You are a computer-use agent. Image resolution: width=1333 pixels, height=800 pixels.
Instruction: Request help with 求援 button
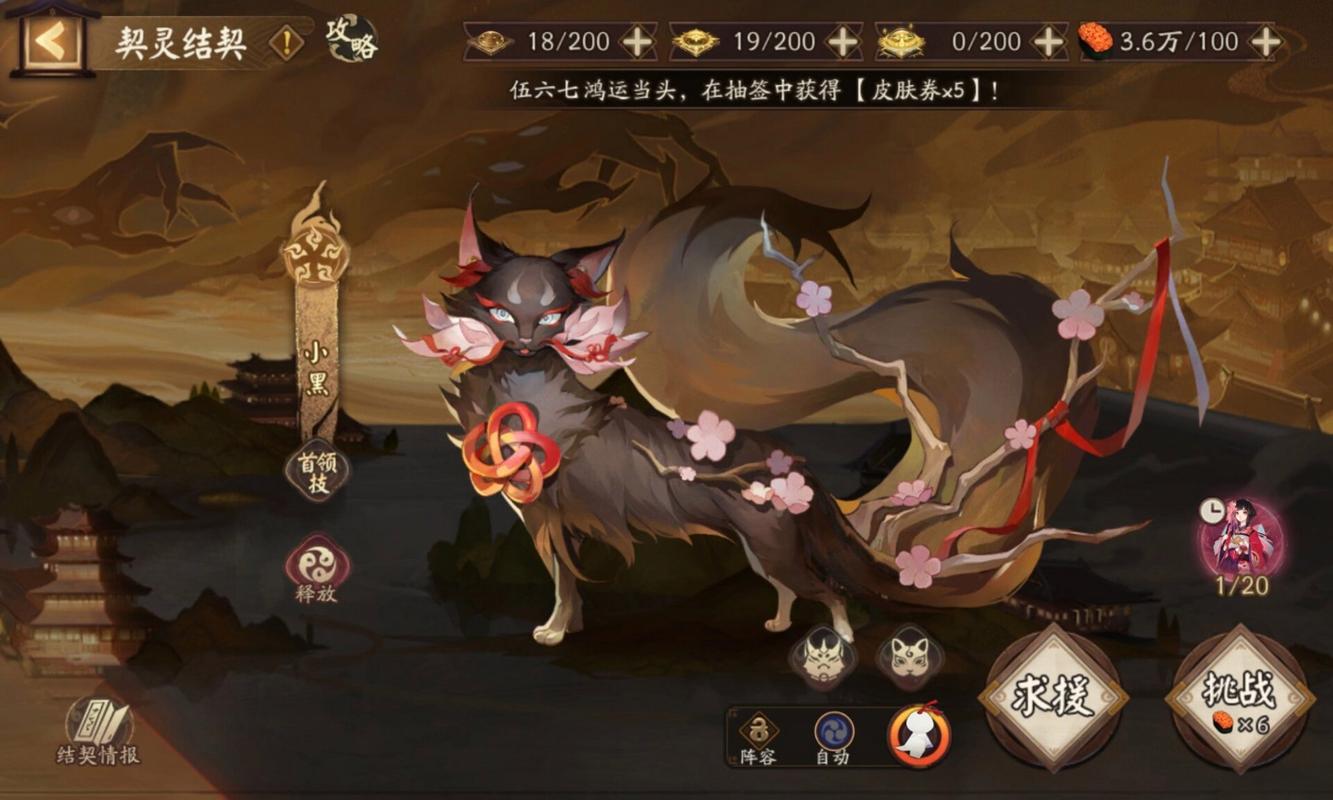pos(1052,697)
